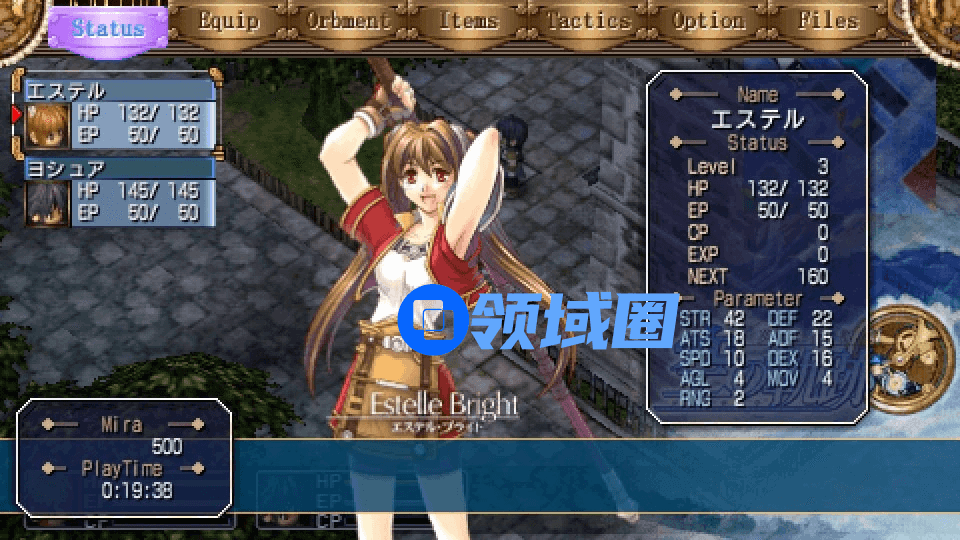Screen dimensions: 960x540
Task: Select party member エステル
Action: point(118,113)
